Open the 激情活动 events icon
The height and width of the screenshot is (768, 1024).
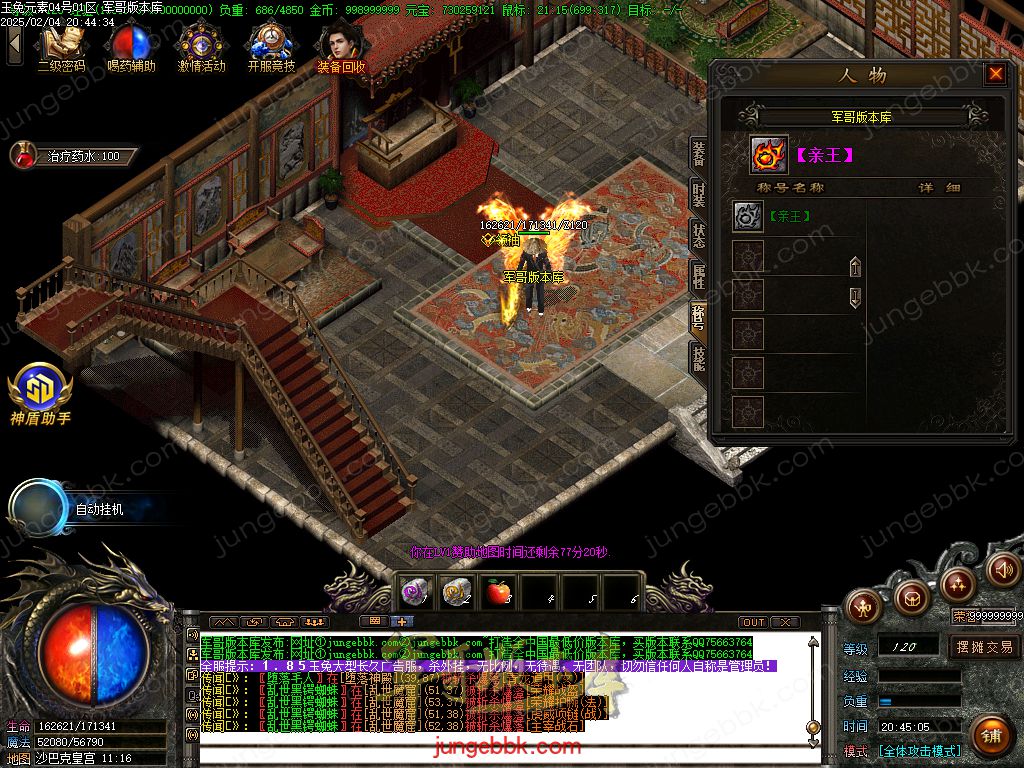pos(201,47)
